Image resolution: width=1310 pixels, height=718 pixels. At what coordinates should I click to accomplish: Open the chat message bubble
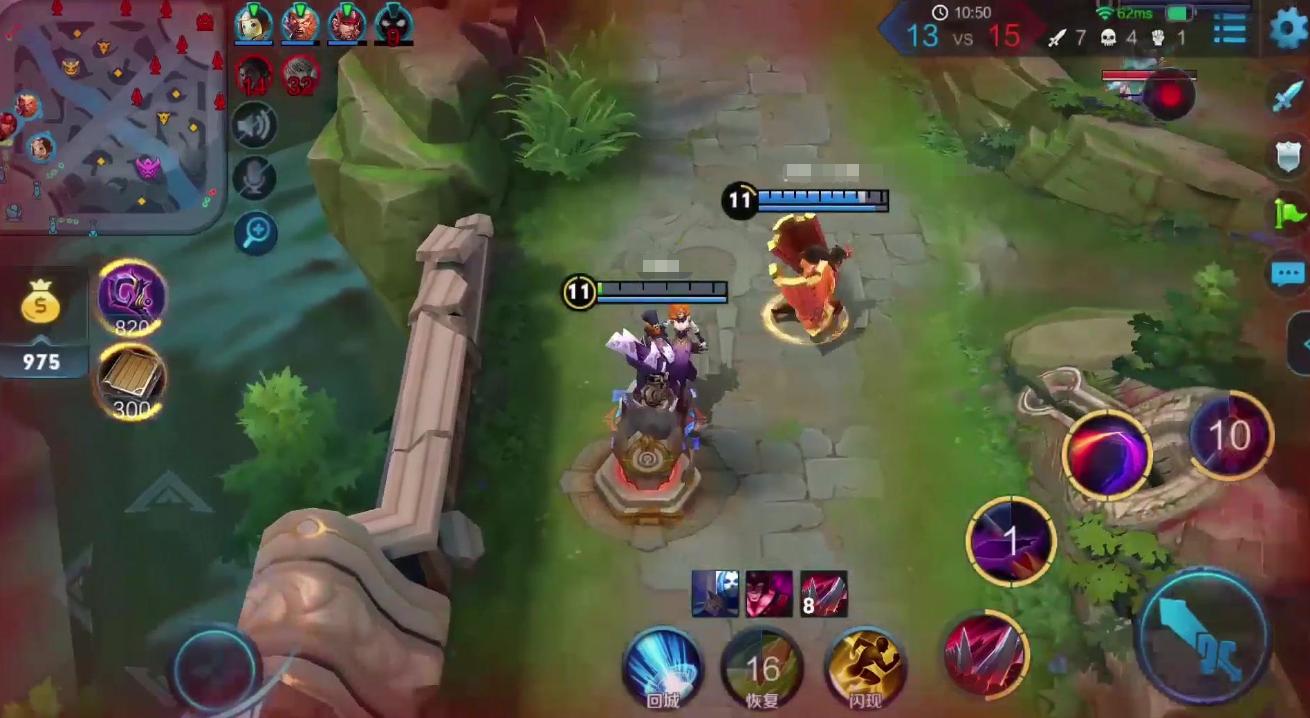point(1287,273)
